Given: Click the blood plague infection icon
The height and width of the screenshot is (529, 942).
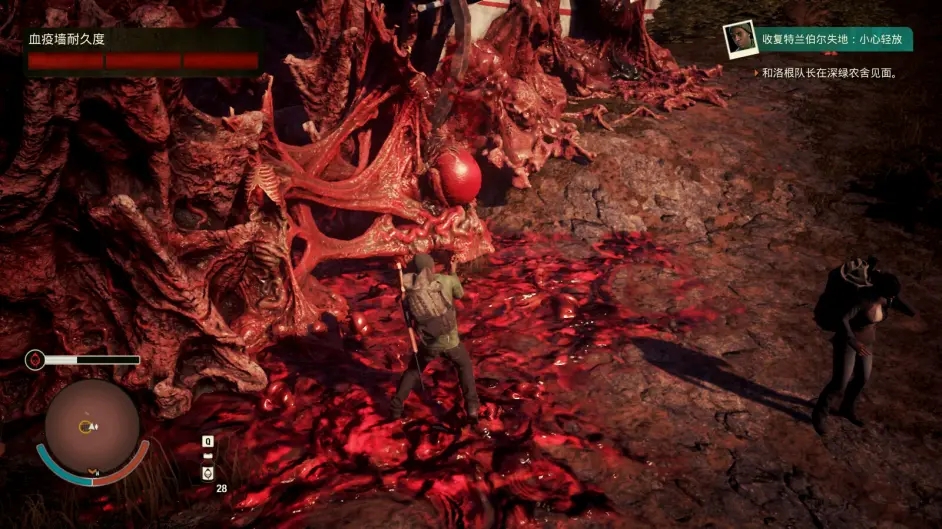Looking at the screenshot, I should pos(36,359).
